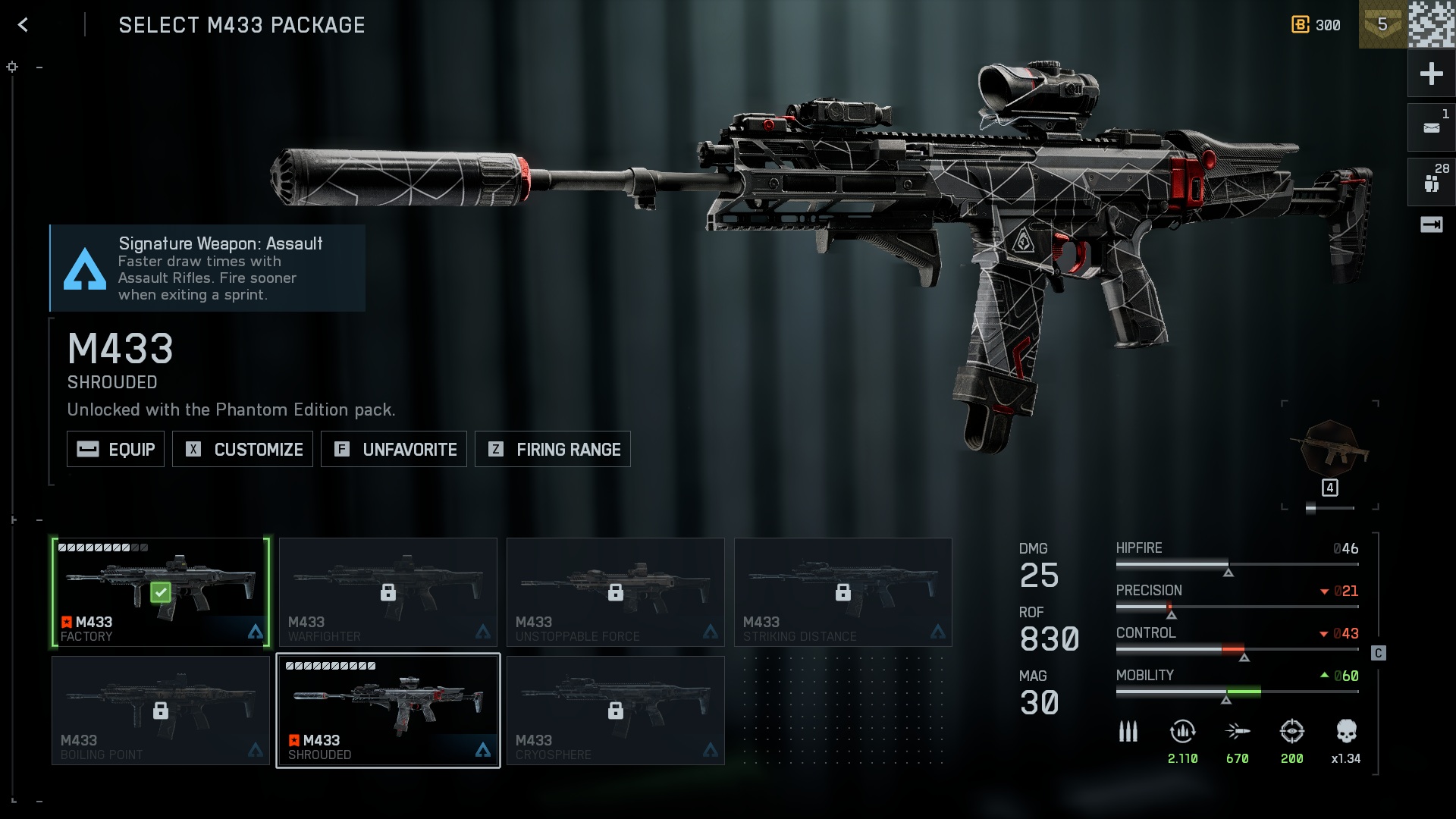The image size is (1456, 819).
Task: Click the plus icon to add a party member
Action: click(x=1432, y=74)
